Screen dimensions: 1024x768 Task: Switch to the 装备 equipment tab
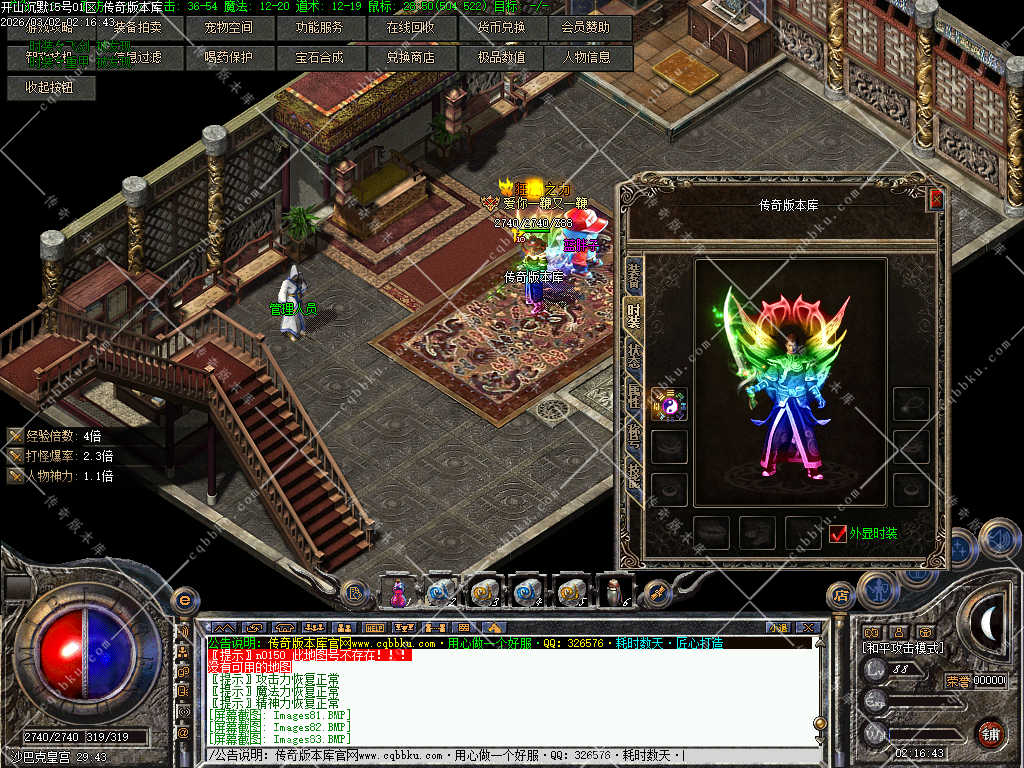pyautogui.click(x=634, y=274)
